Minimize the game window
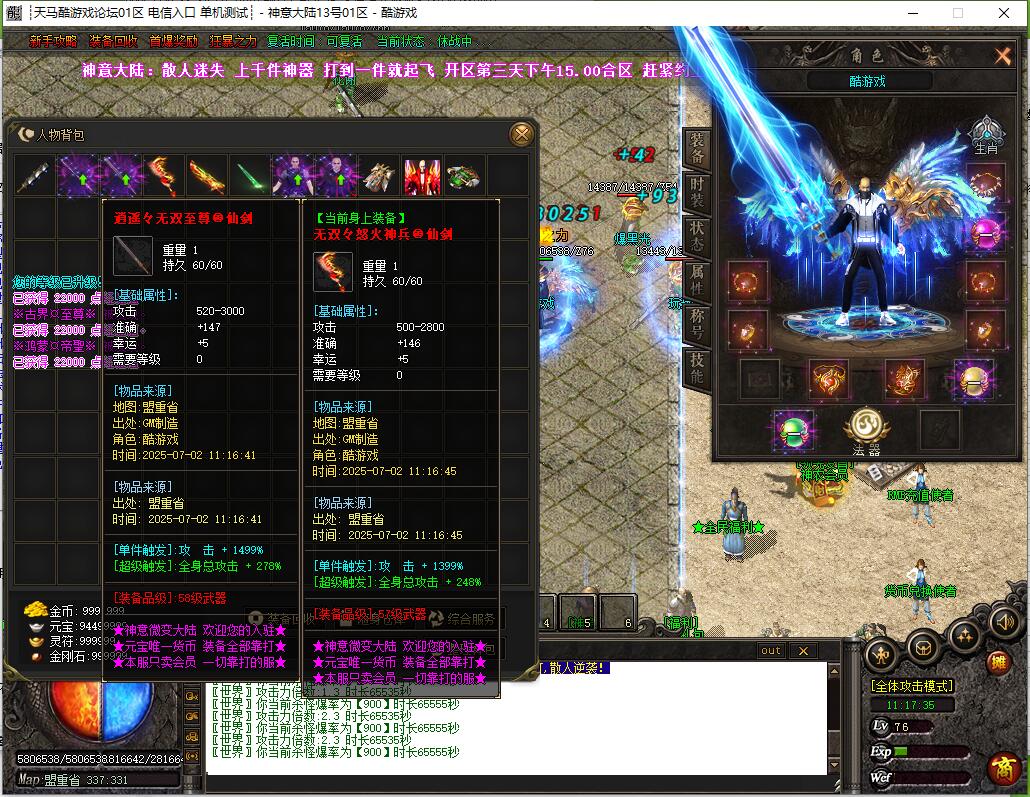Screen dimensions: 1030x797 click(912, 13)
